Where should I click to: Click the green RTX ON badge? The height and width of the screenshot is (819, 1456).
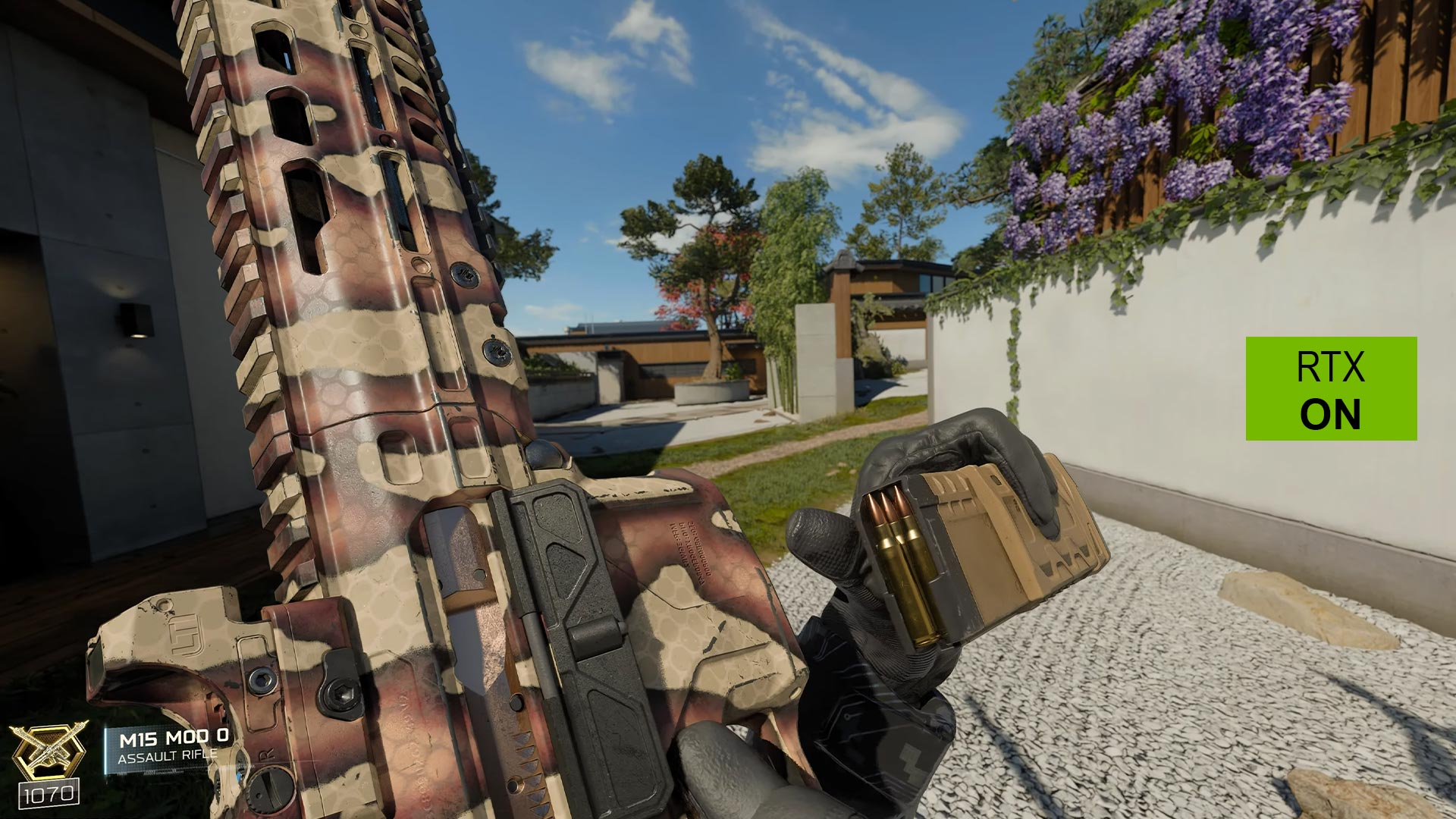coord(1331,388)
